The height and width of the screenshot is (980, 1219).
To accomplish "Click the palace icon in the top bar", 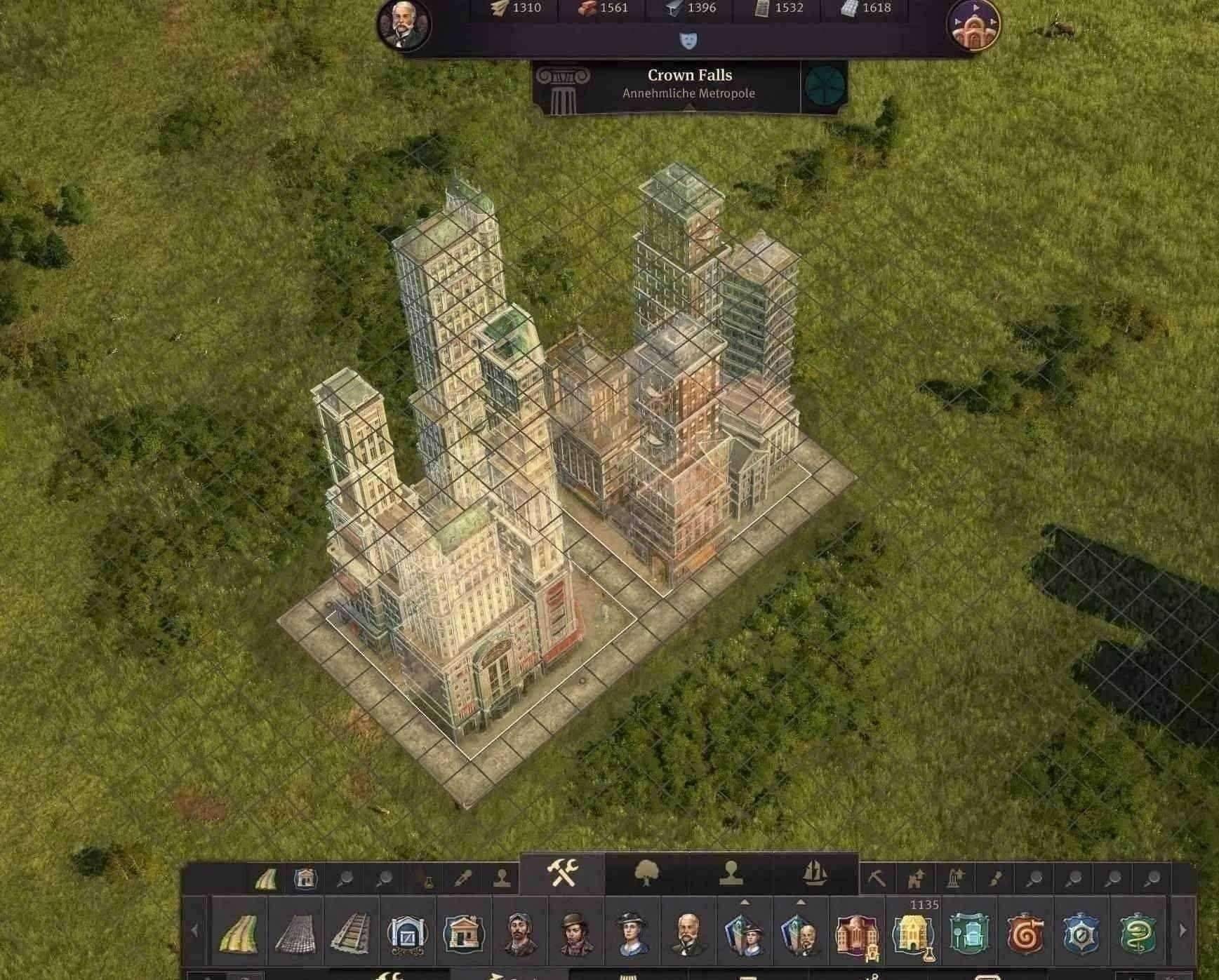I will click(973, 25).
